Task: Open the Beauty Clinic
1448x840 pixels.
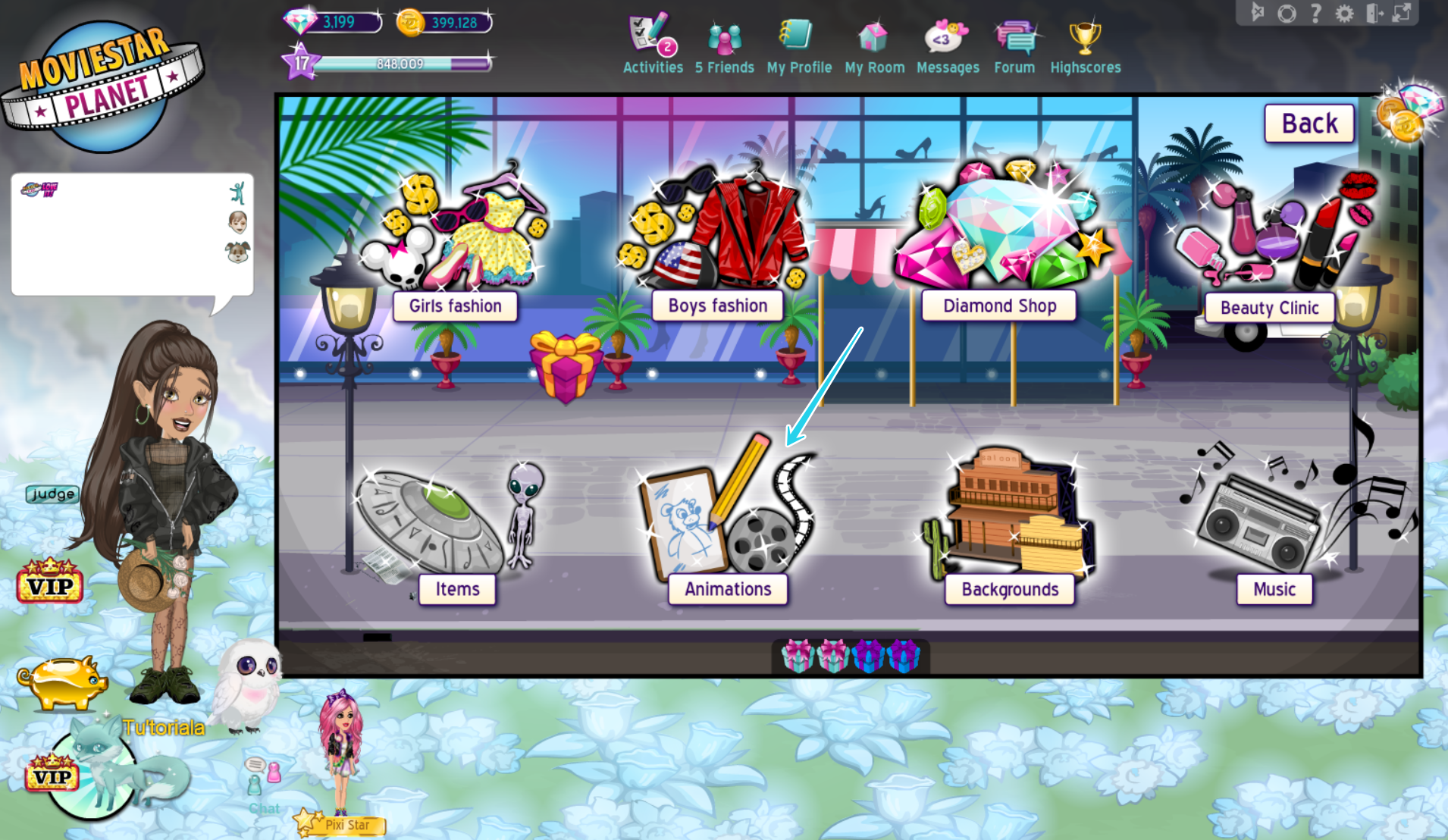Action: (x=1269, y=308)
